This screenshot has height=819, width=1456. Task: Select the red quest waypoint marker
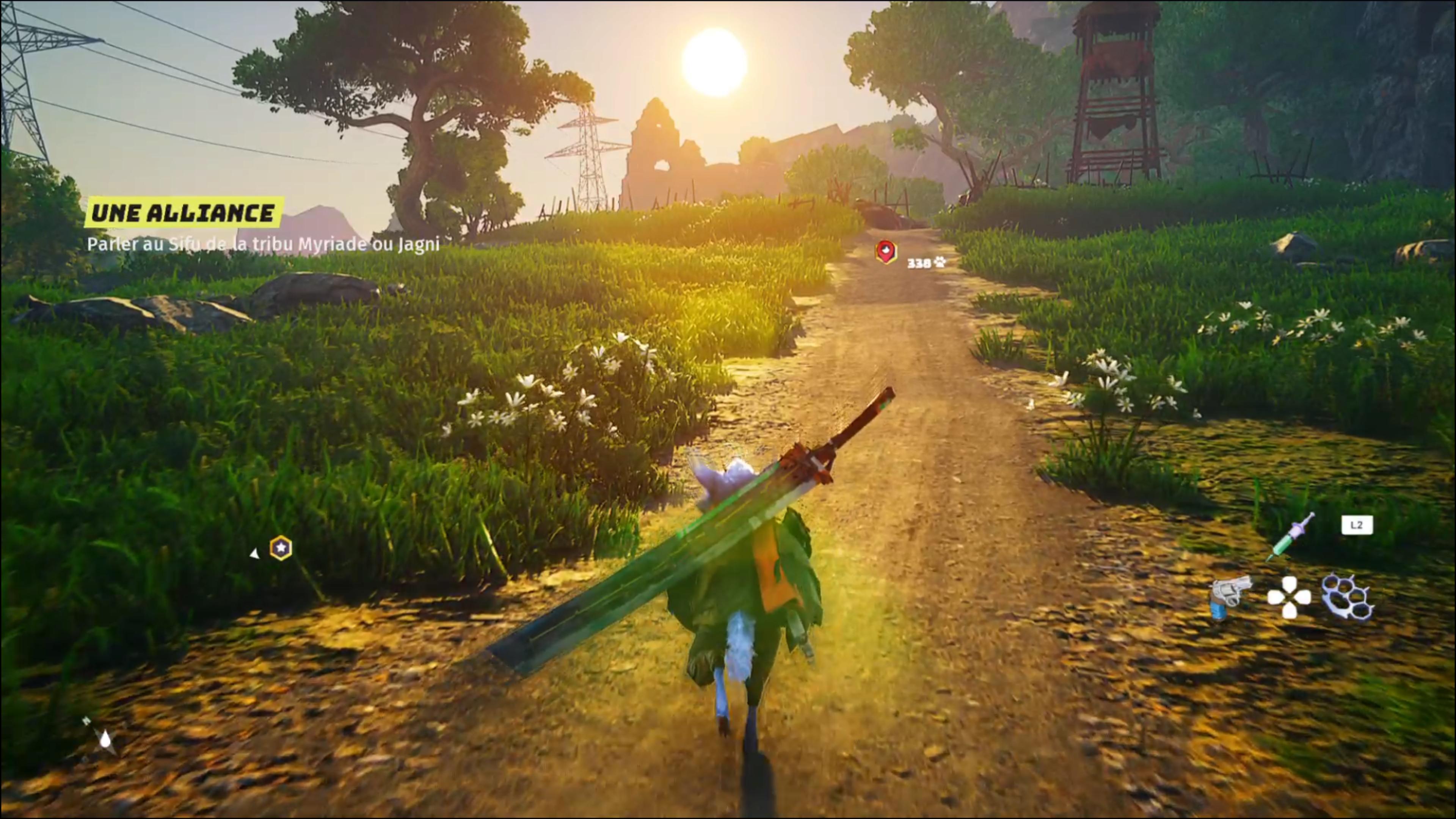click(886, 251)
